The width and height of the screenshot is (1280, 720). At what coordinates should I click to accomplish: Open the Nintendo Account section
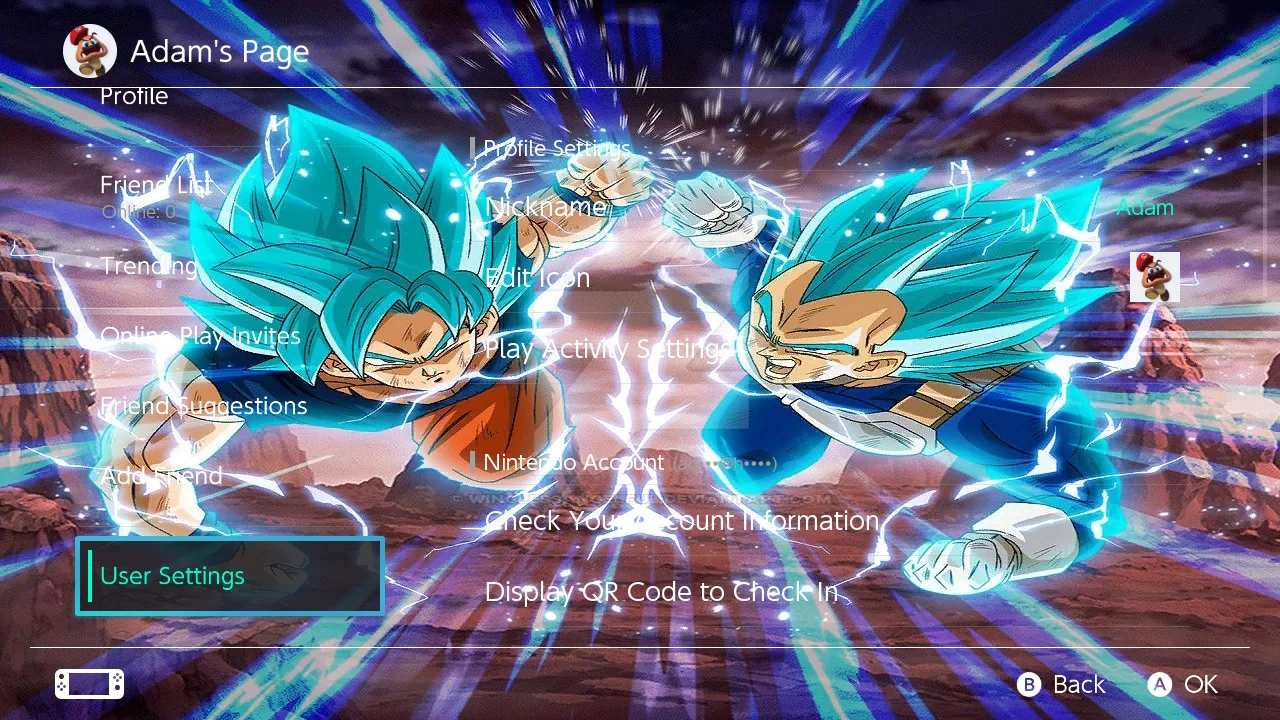point(573,462)
